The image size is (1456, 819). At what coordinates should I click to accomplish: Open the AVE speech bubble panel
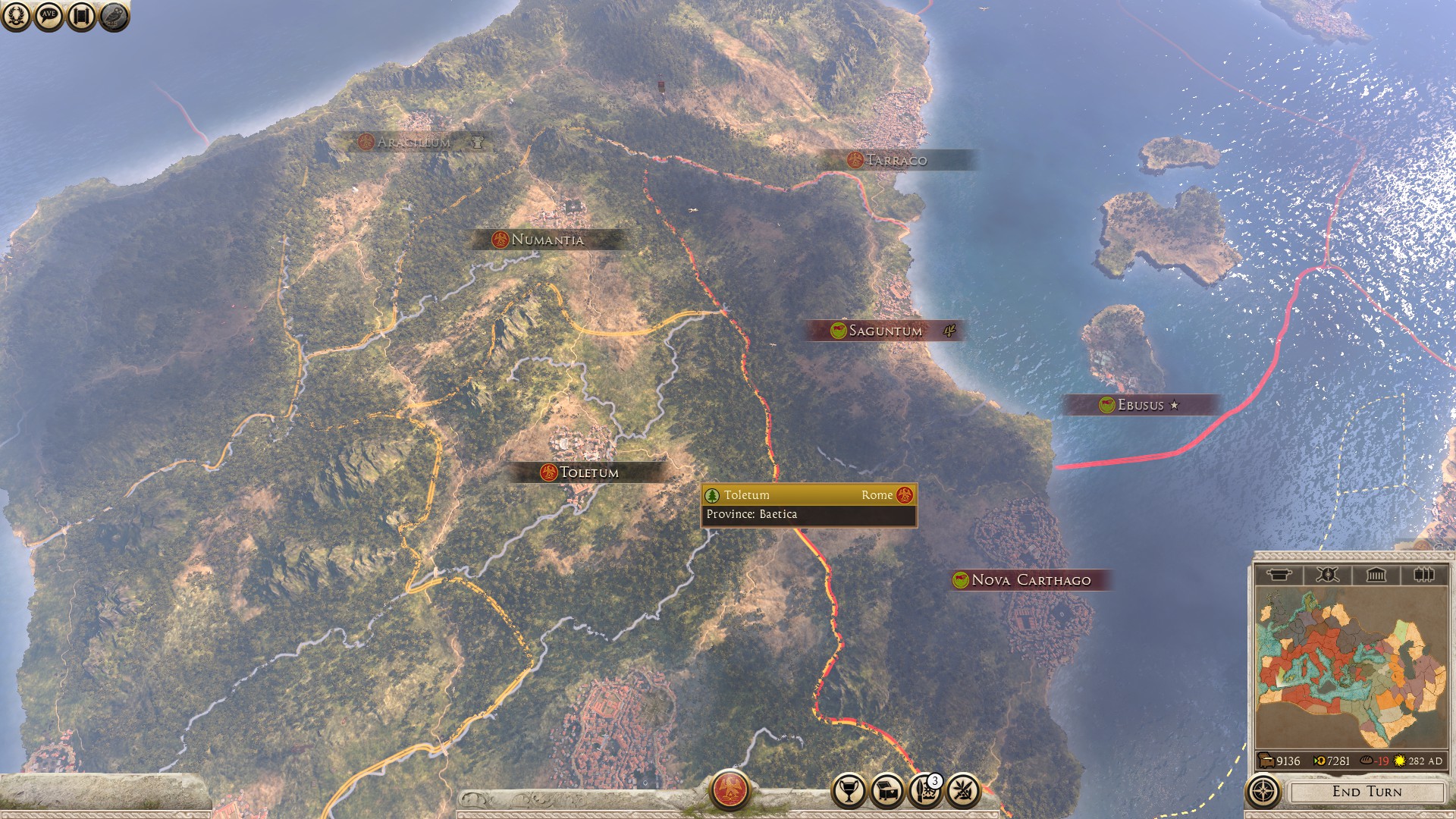(49, 16)
